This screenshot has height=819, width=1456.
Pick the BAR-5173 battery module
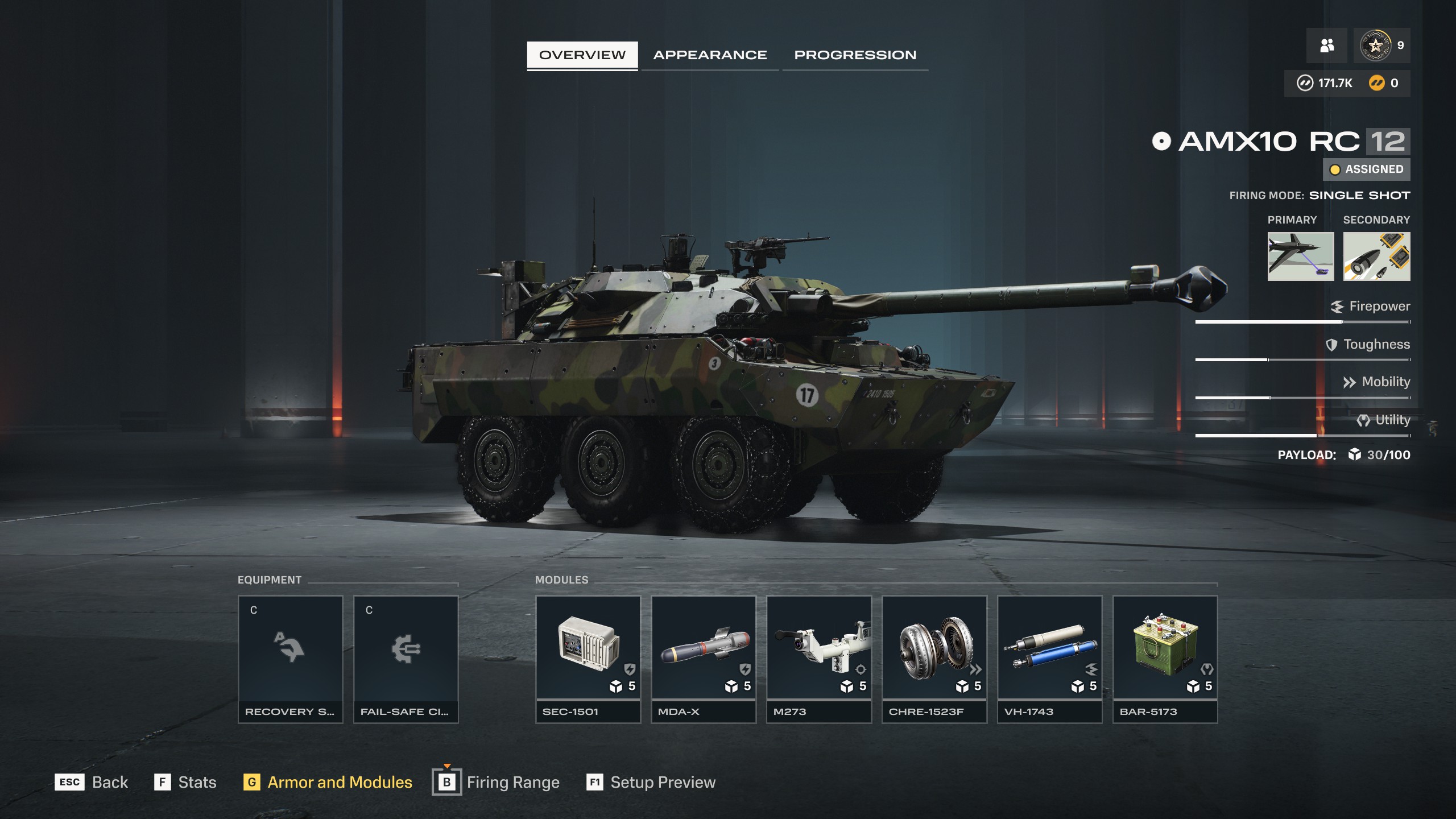[x=1165, y=659]
